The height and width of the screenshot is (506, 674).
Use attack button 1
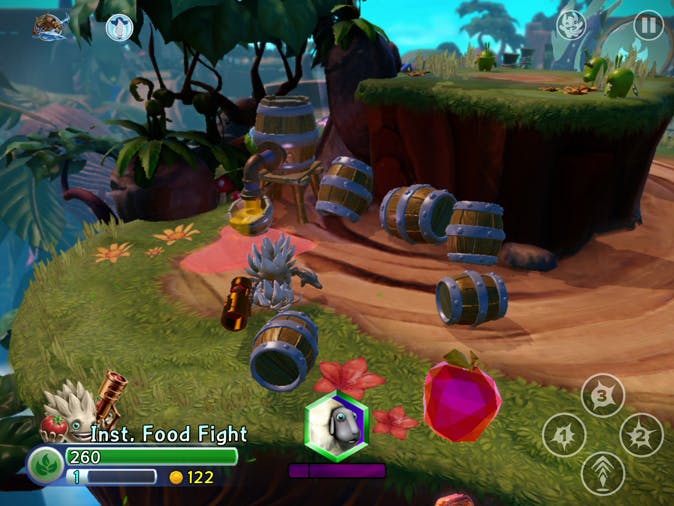[564, 435]
